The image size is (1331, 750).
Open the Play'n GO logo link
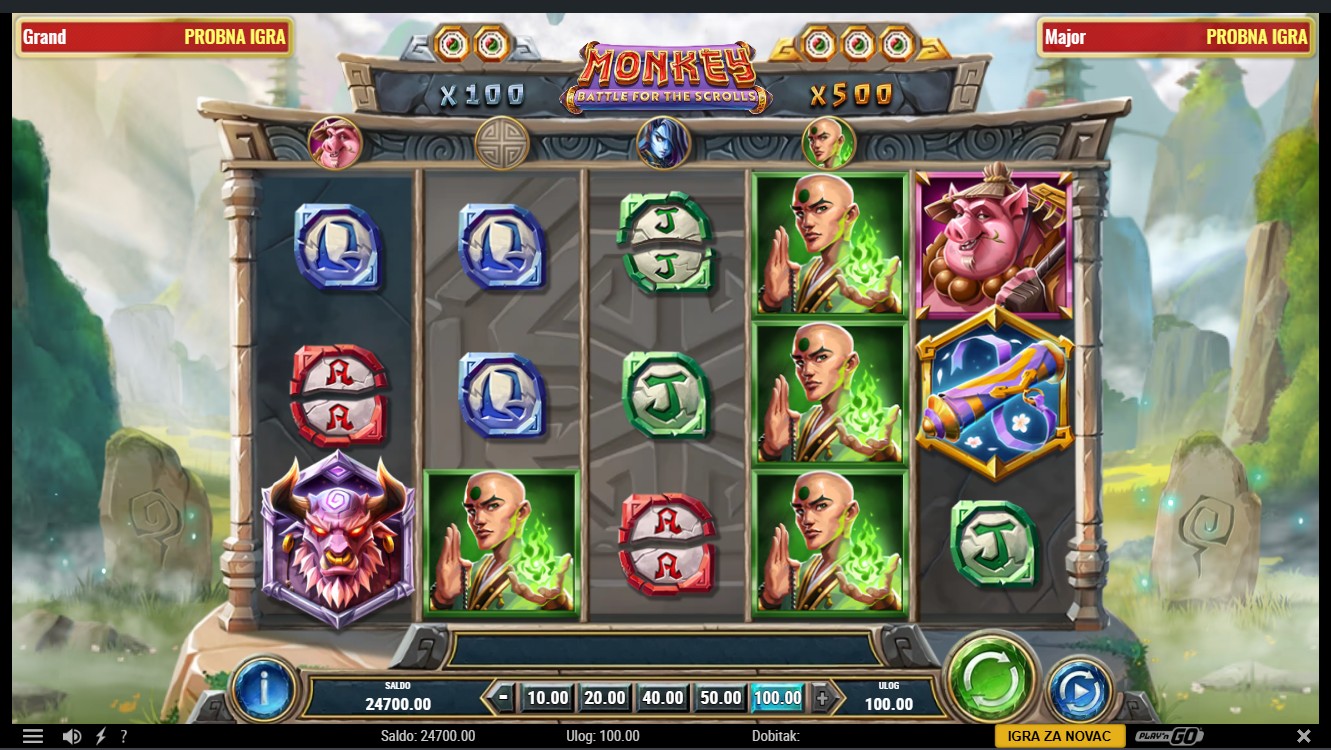pos(1165,737)
